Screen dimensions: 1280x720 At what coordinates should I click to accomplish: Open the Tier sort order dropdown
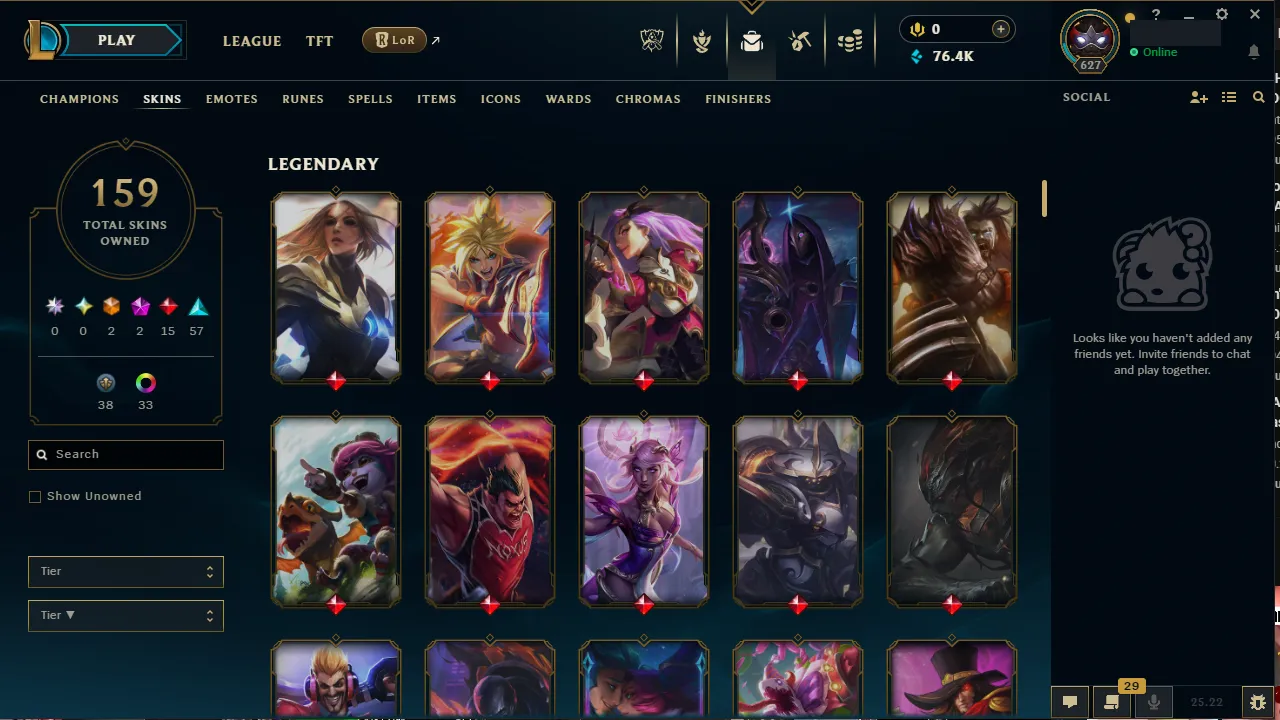(125, 615)
